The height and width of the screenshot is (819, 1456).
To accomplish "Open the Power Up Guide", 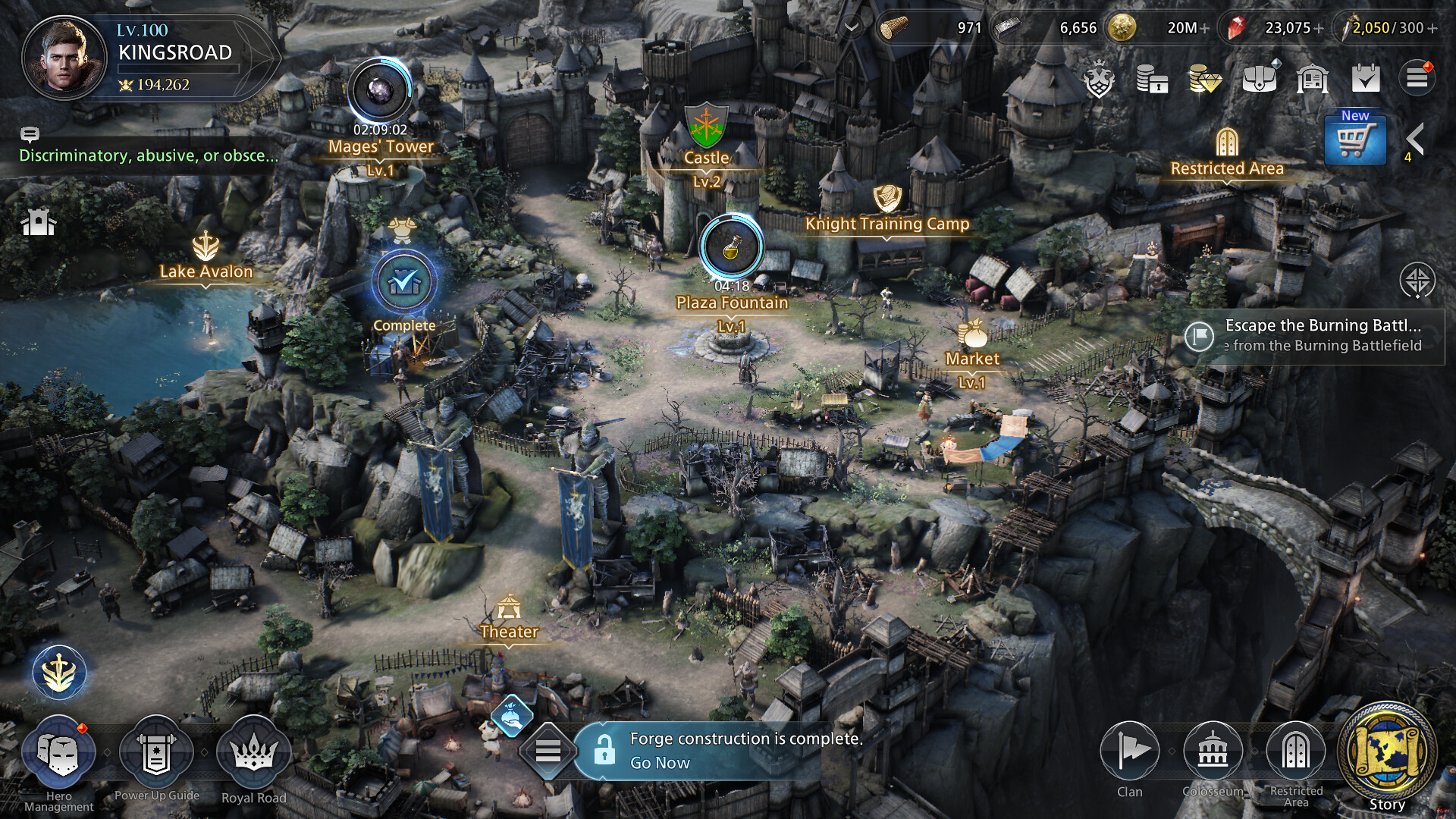I will (x=156, y=753).
